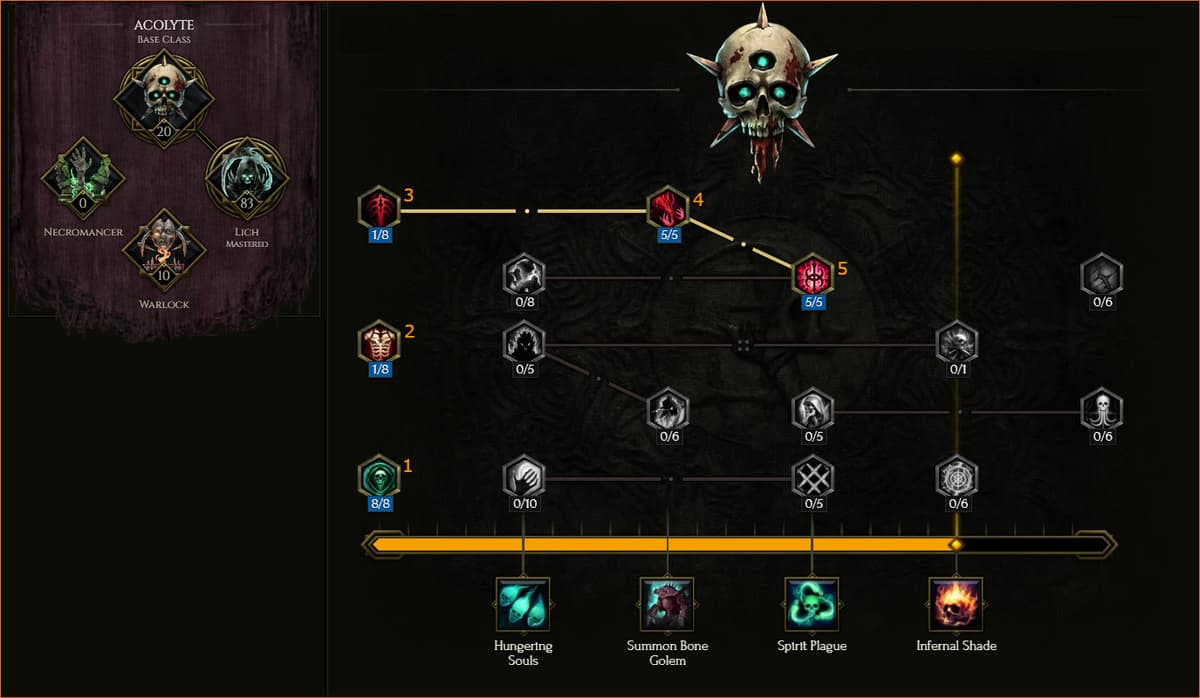Select the Summon Bone Golem skill icon
The height and width of the screenshot is (698, 1200).
point(667,604)
